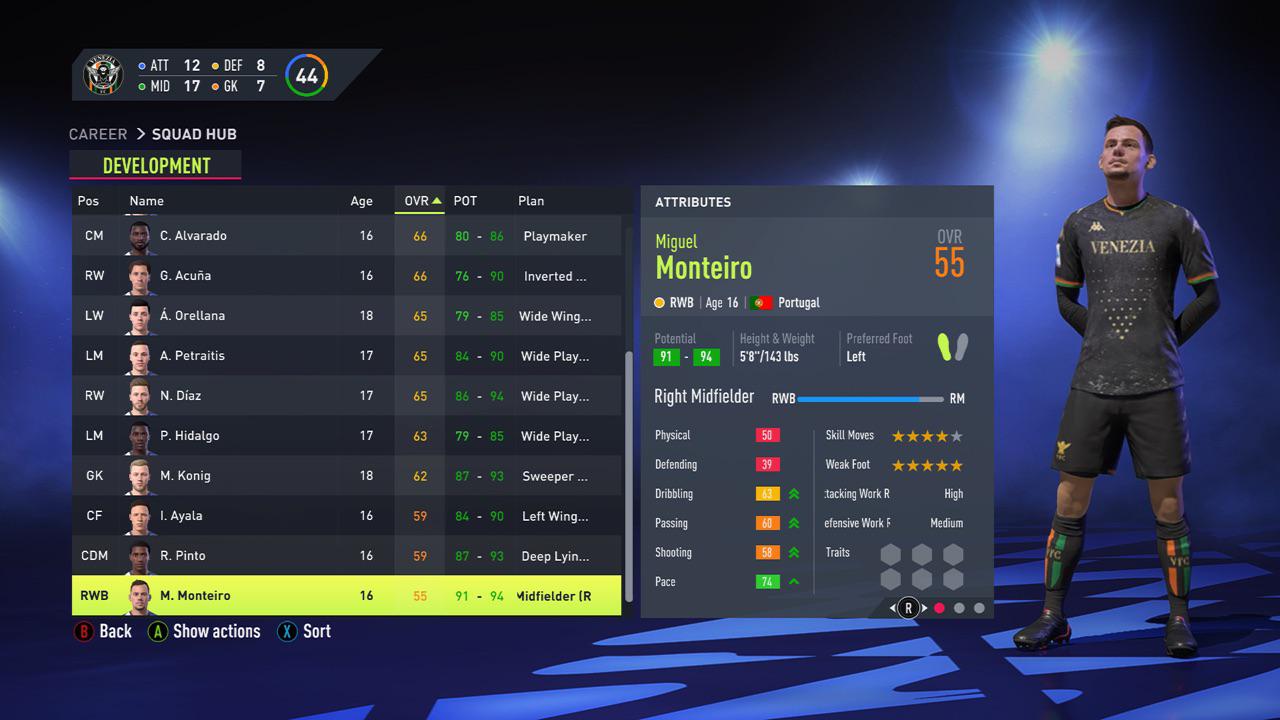Click the R button icon near the page dots
The image size is (1280, 720).
tap(908, 607)
